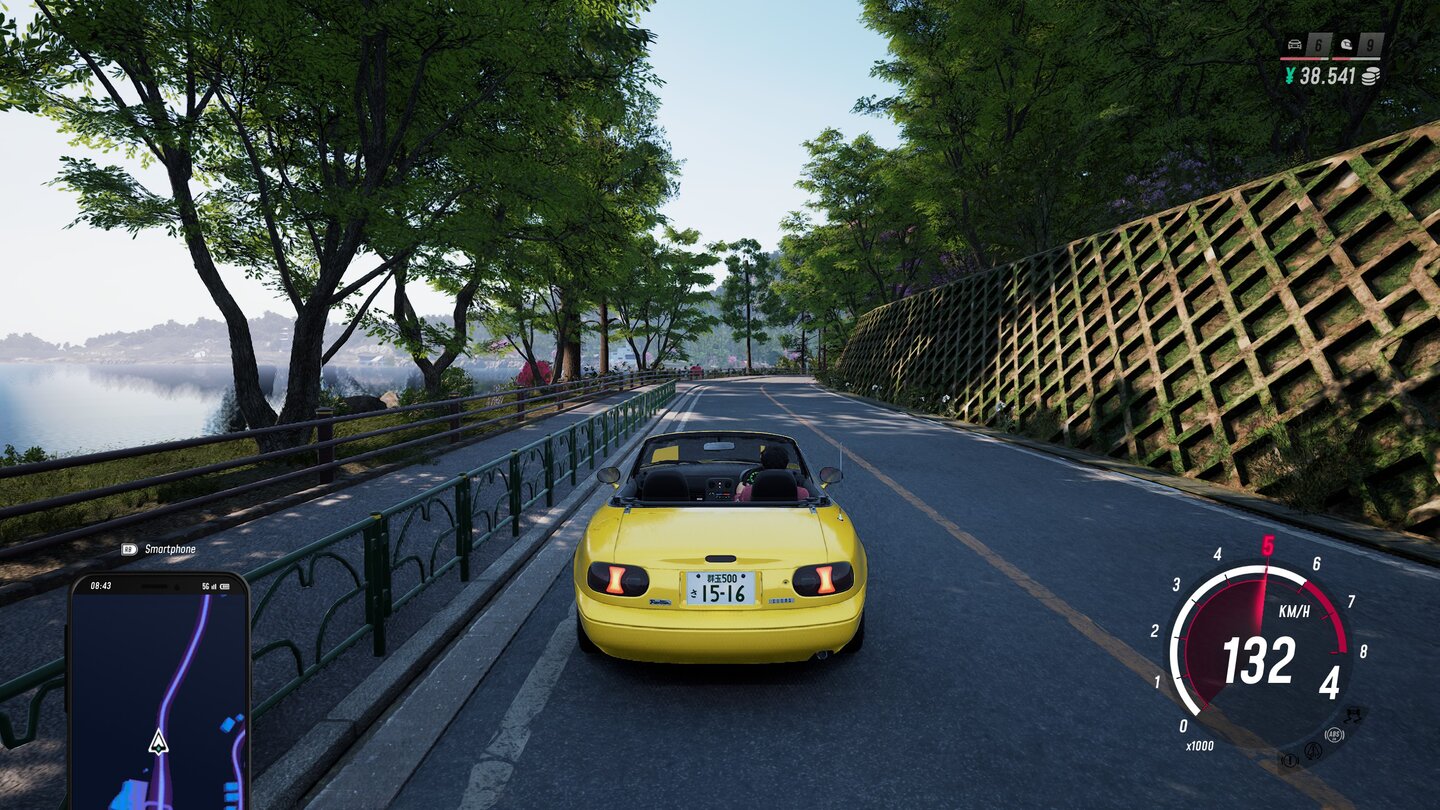Viewport: 1440px width, 810px height.
Task: Select the handbrake warning indicator
Action: click(1289, 760)
